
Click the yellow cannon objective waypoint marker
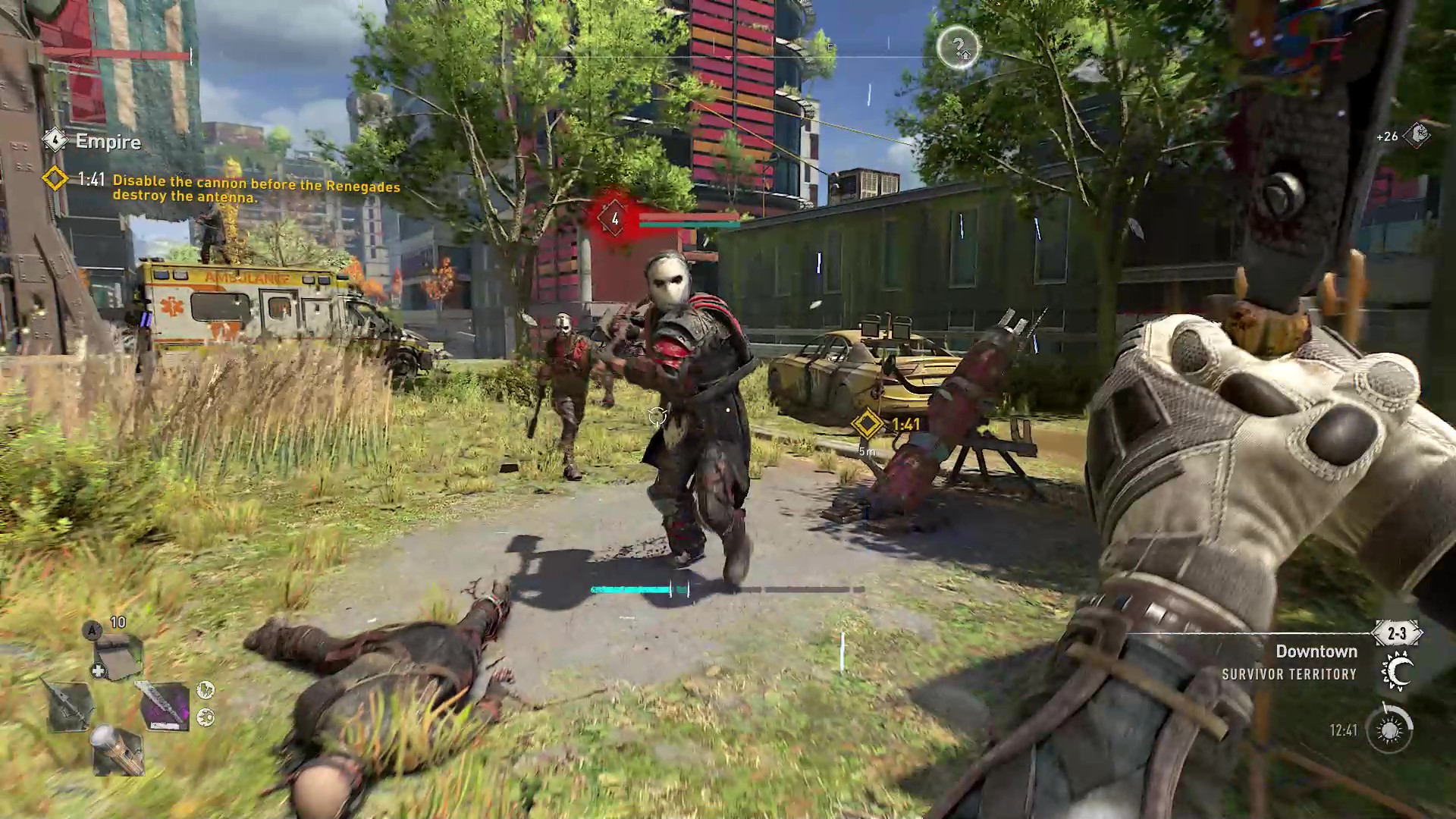868,424
